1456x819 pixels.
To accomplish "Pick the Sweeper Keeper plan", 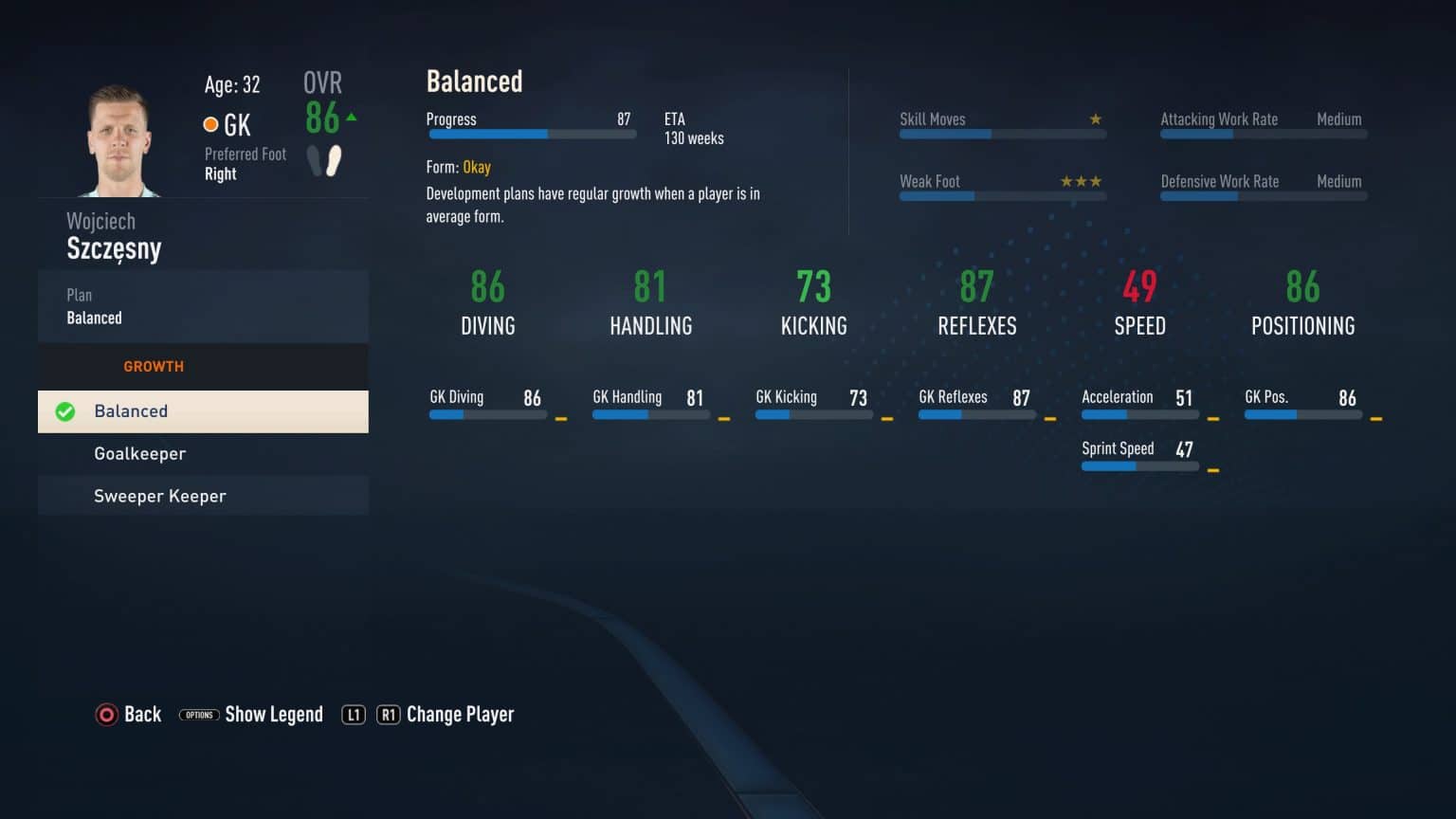I will [x=203, y=496].
